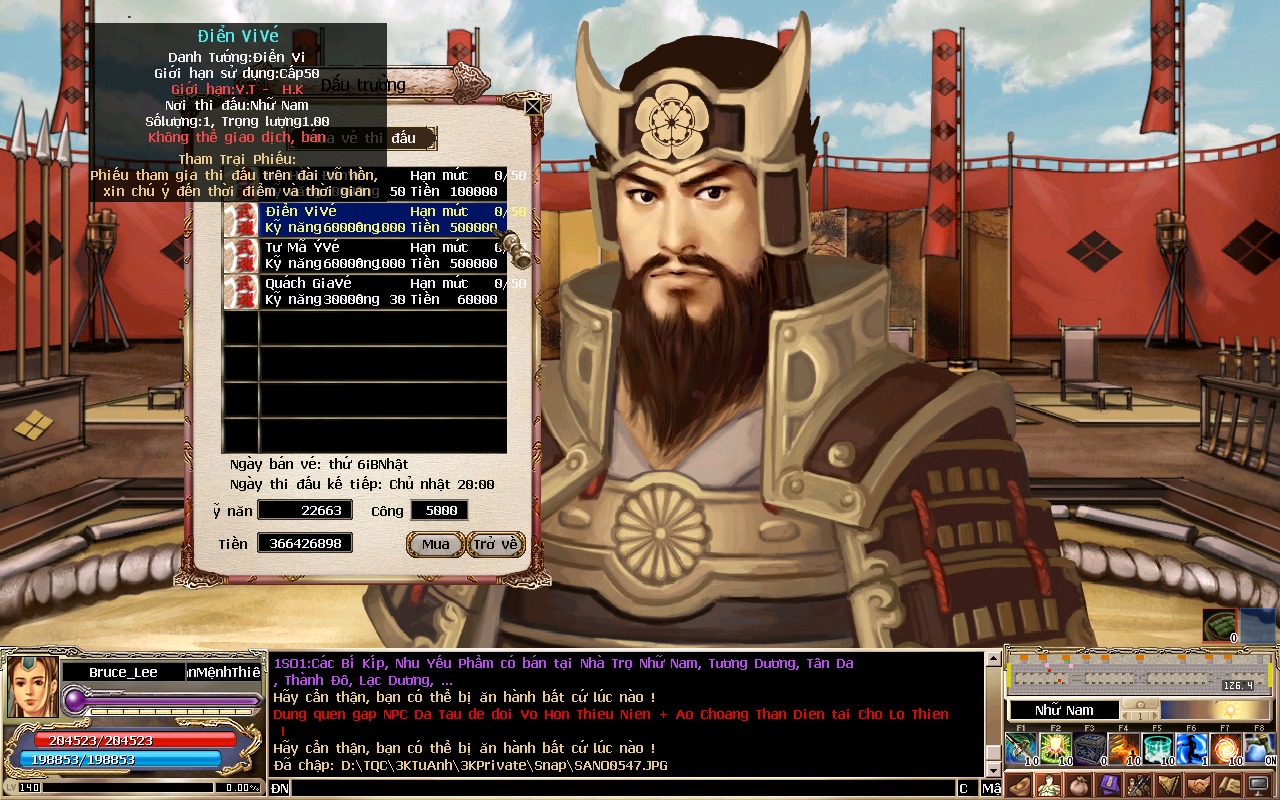Toggle the F8 running boot skill

point(1260,748)
